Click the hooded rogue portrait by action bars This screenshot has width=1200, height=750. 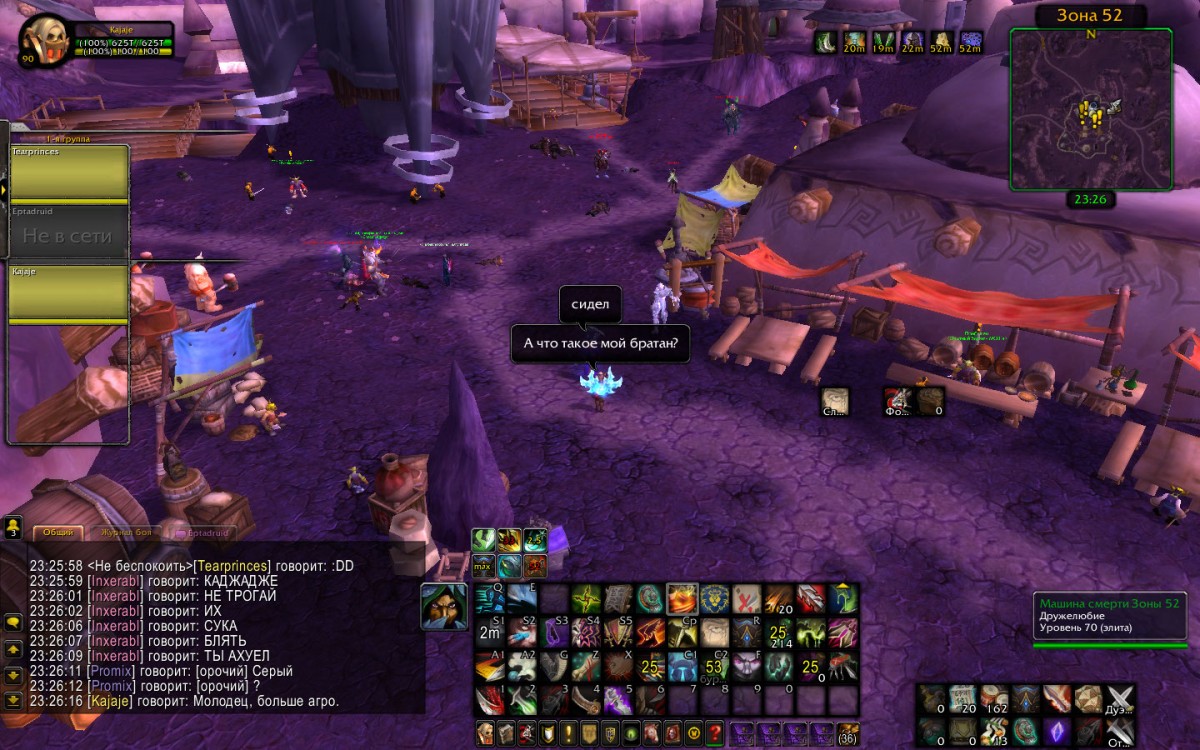(x=443, y=606)
